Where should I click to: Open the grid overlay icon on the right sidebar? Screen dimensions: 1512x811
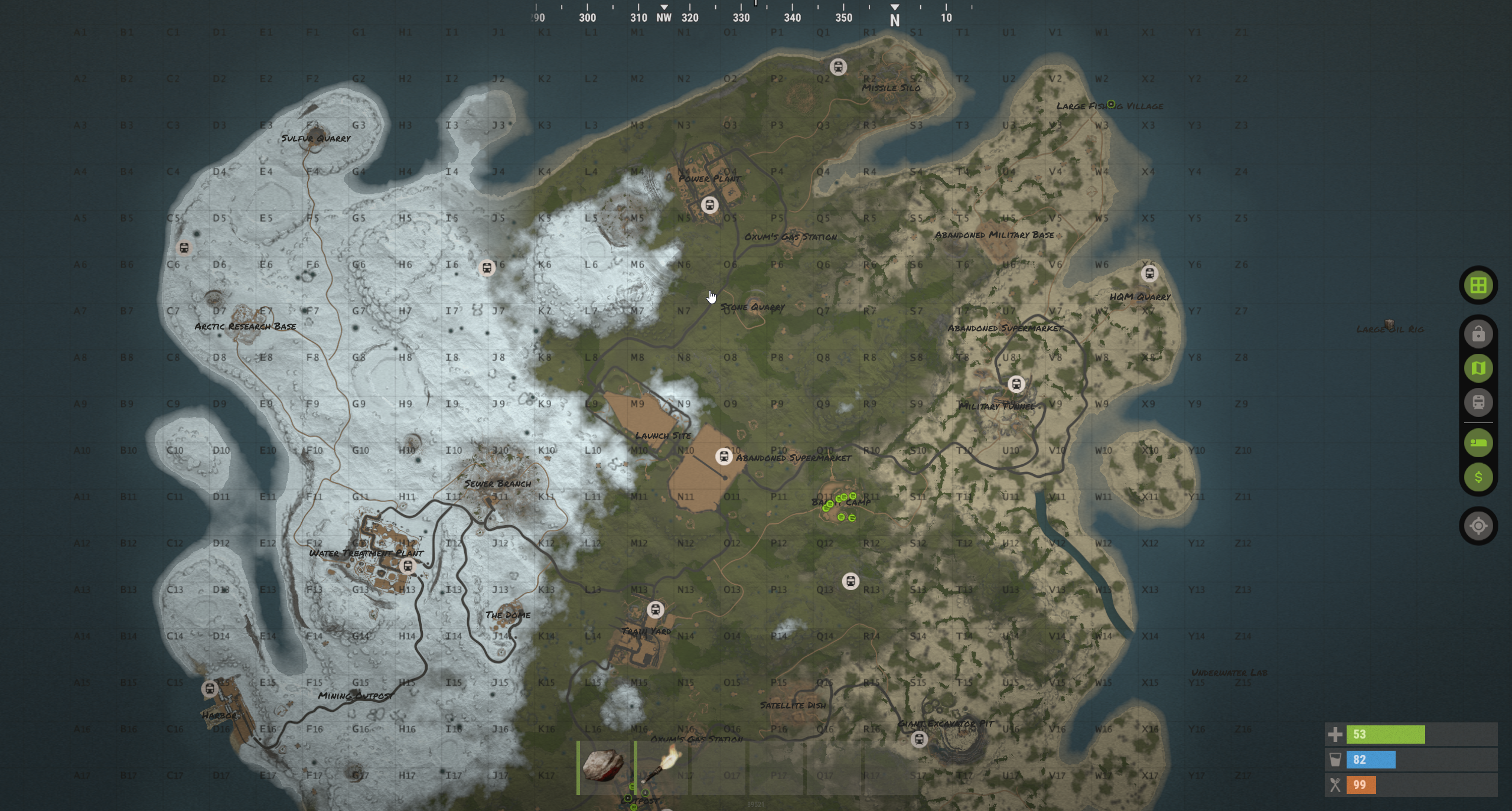[x=1480, y=285]
